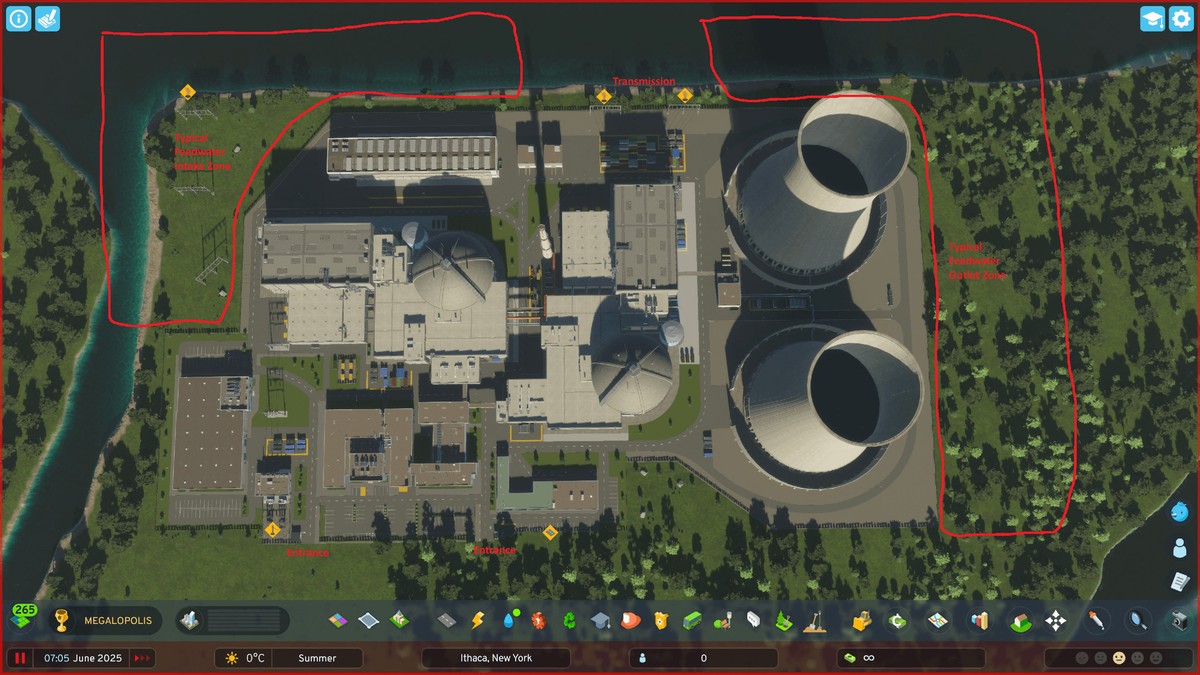Pause the simulation
The image size is (1200, 675).
[x=20, y=658]
